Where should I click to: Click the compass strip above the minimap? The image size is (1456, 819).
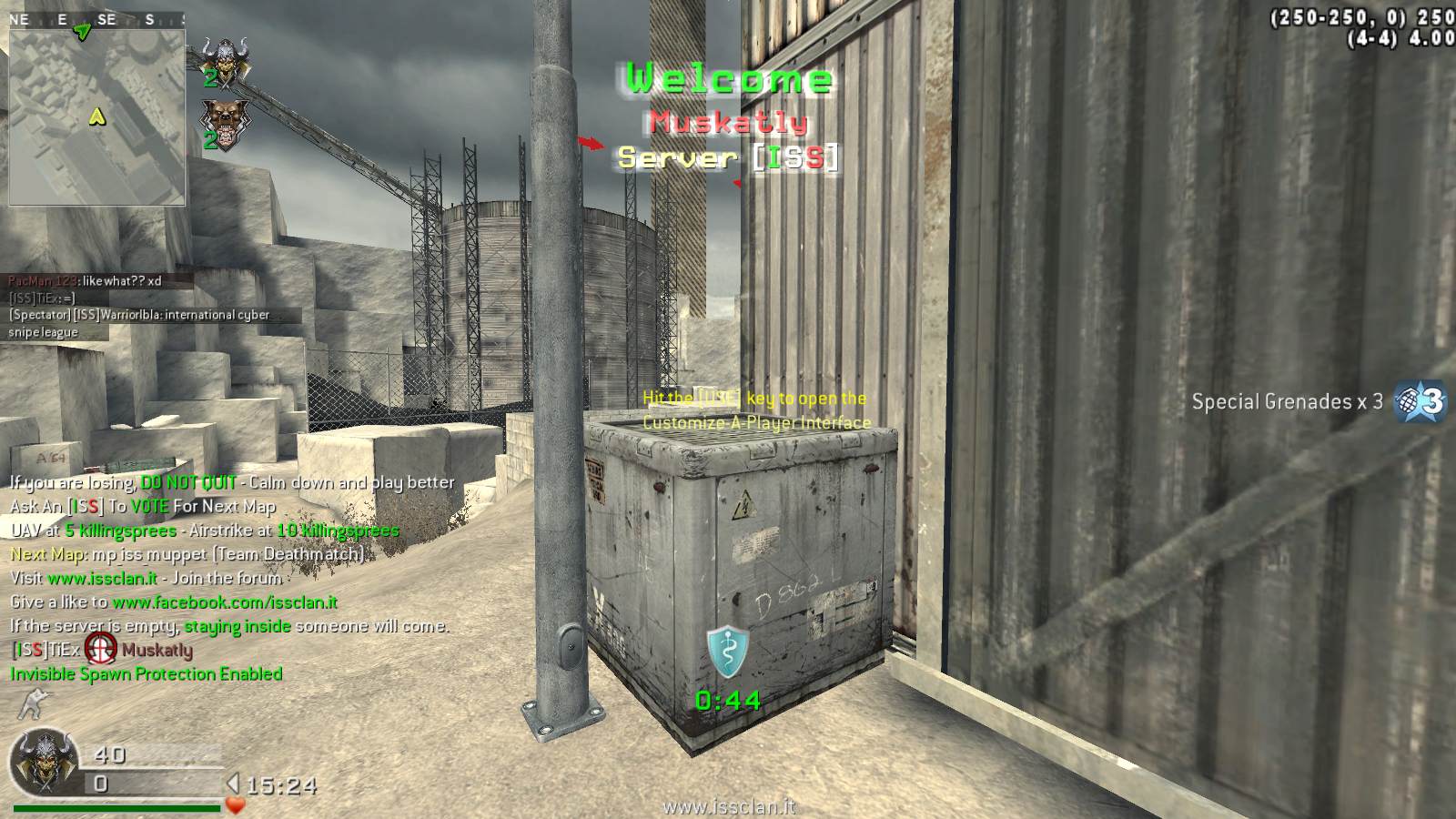click(96, 19)
